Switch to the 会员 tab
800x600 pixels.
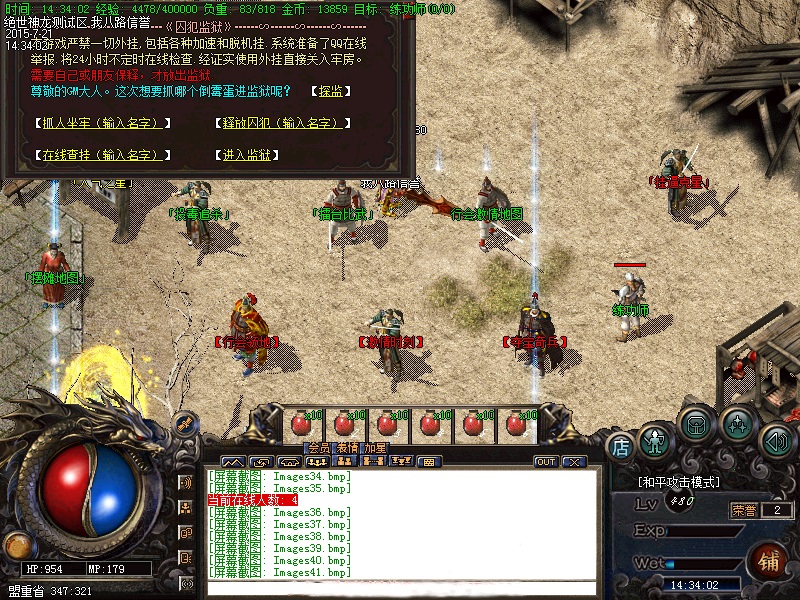point(319,447)
